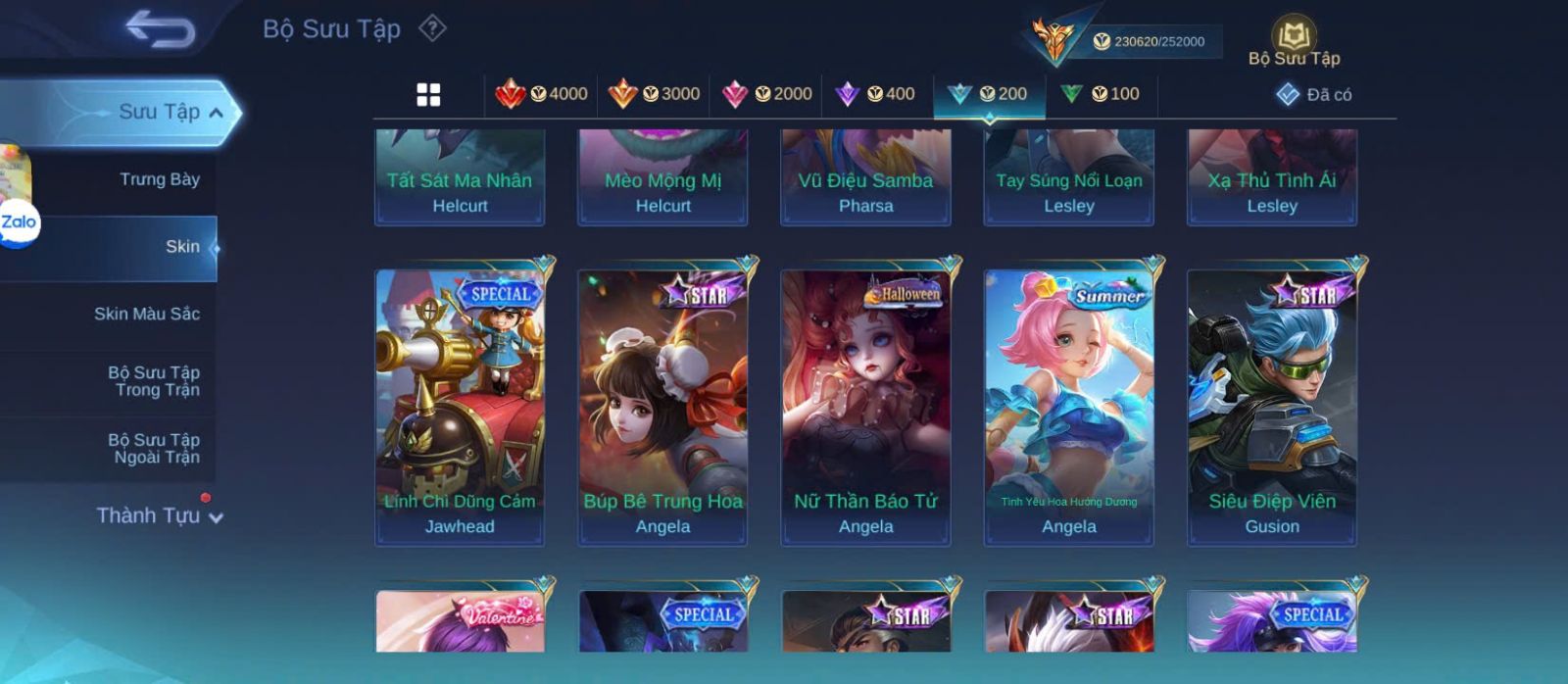Show all skins with the grid filter
The width and height of the screenshot is (1568, 684).
[428, 95]
